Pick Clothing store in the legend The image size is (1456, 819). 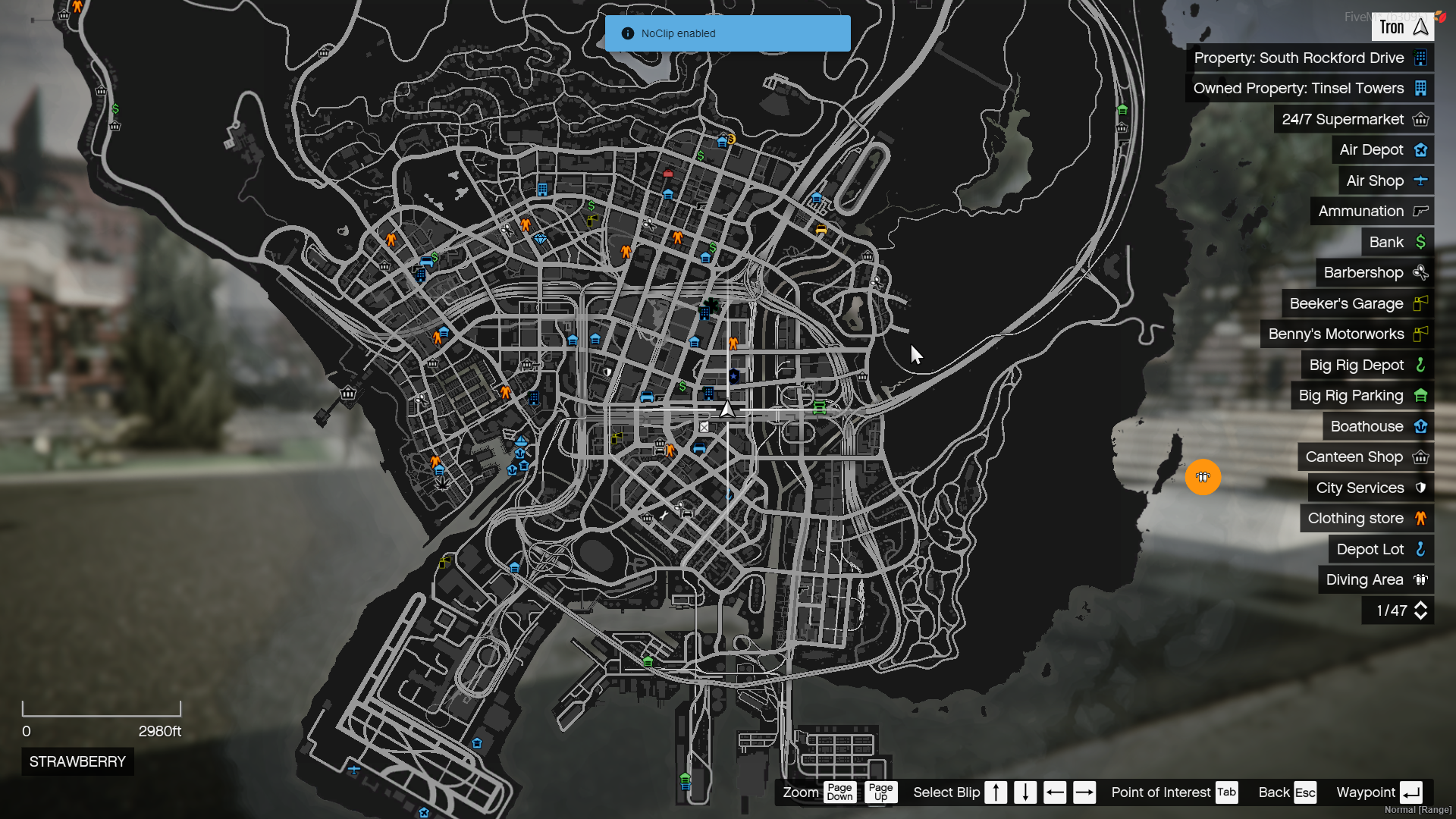(x=1367, y=519)
